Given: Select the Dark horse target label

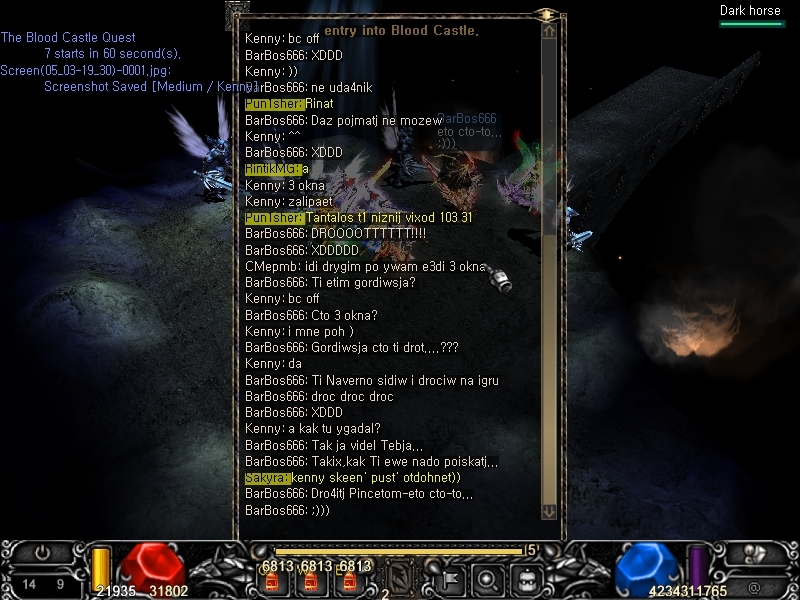Looking at the screenshot, I should (x=749, y=11).
